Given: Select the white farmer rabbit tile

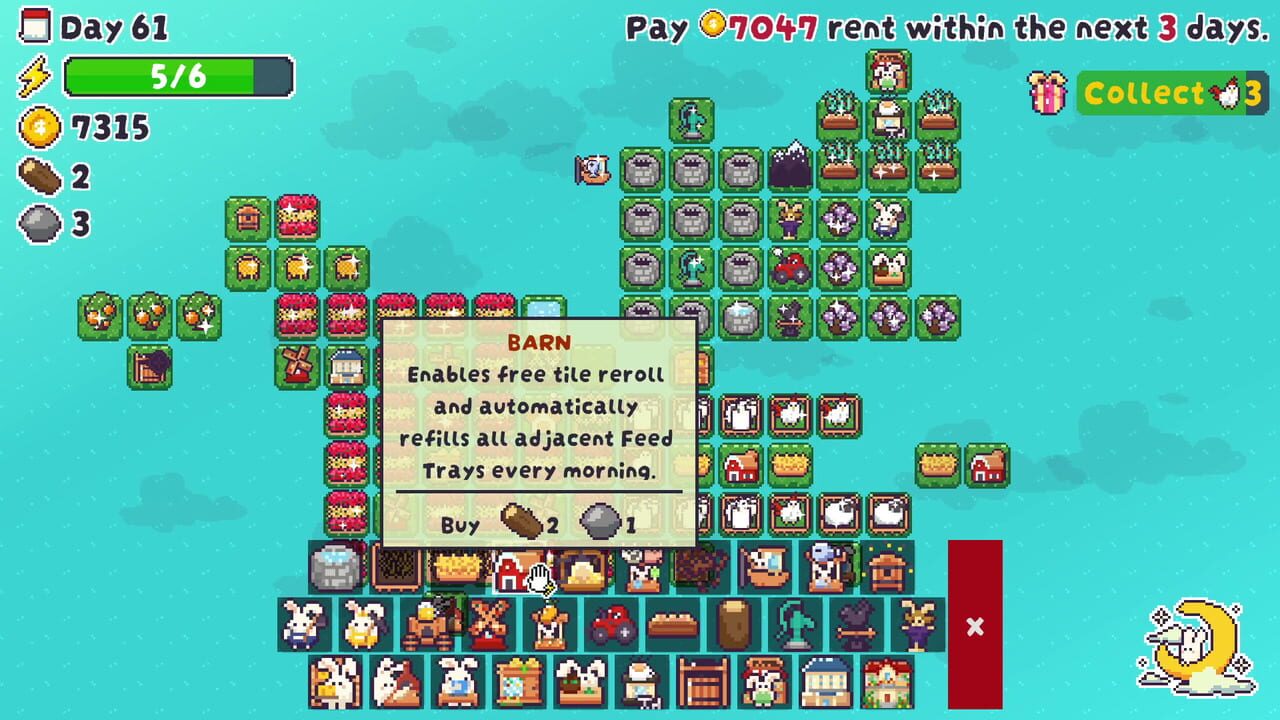Looking at the screenshot, I should click(x=304, y=627).
